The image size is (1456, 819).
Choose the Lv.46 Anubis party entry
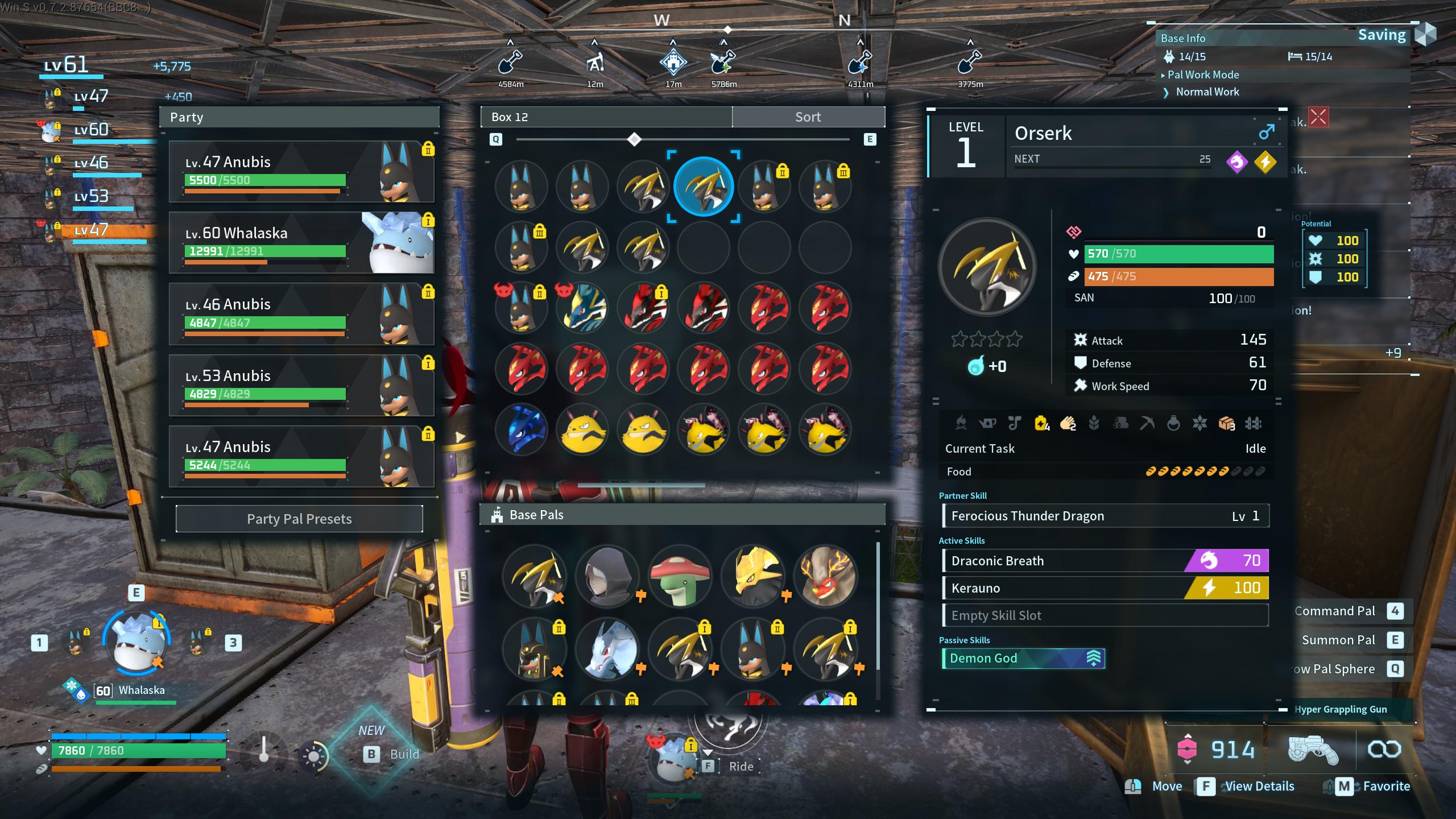(301, 314)
